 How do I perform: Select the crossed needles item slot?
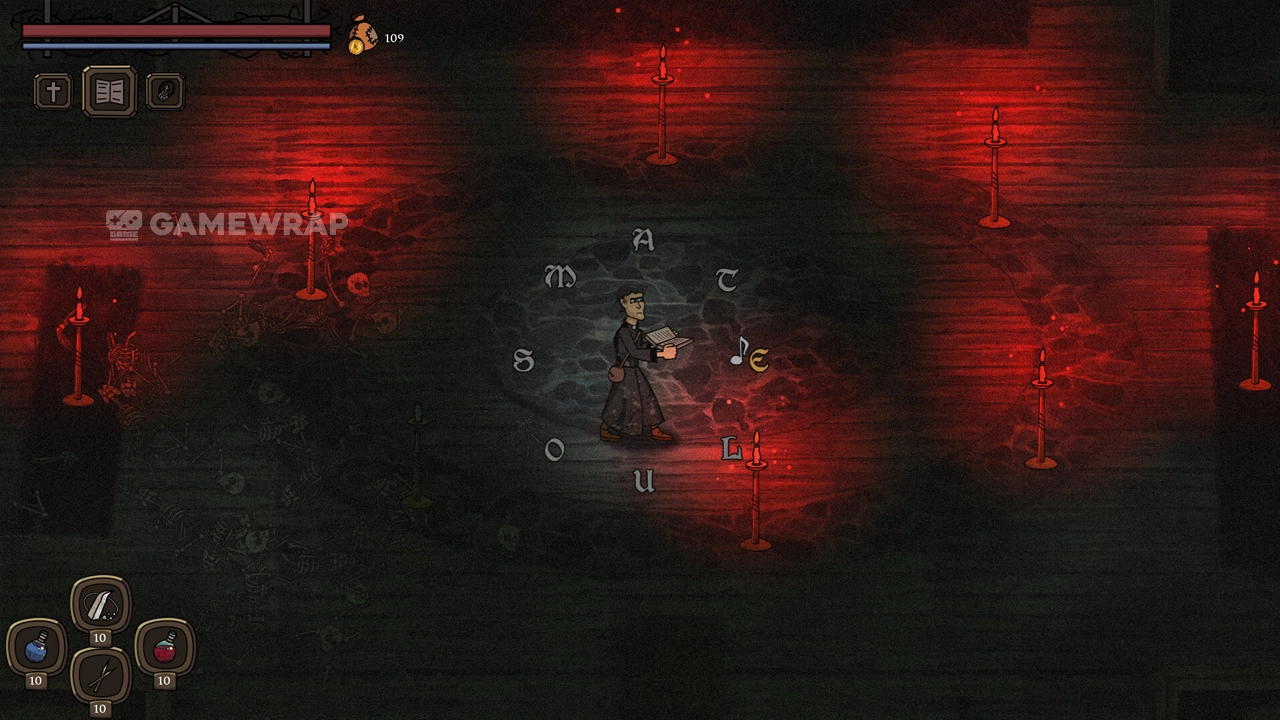pos(100,677)
